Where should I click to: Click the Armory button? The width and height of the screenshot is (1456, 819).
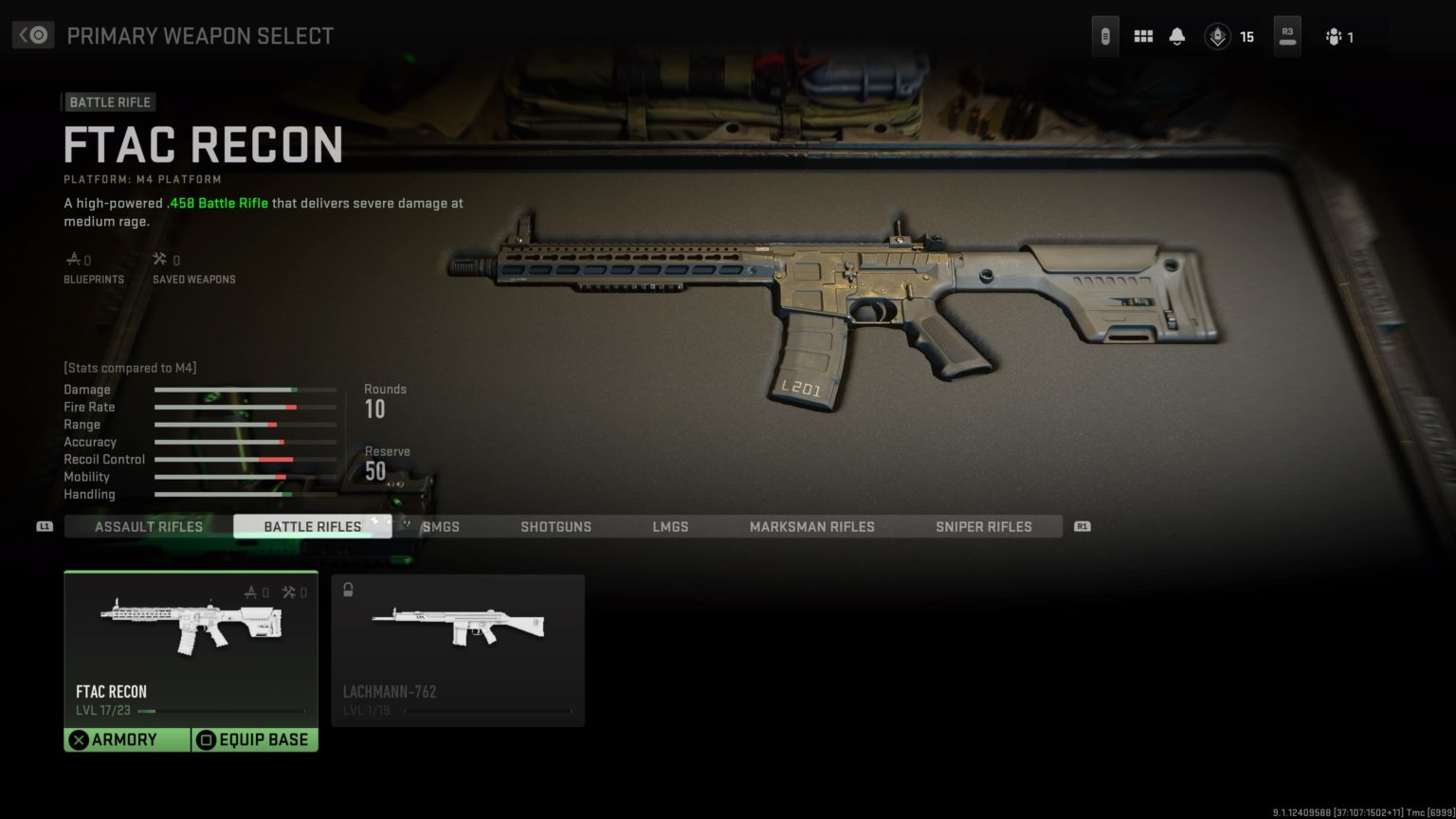[127, 739]
